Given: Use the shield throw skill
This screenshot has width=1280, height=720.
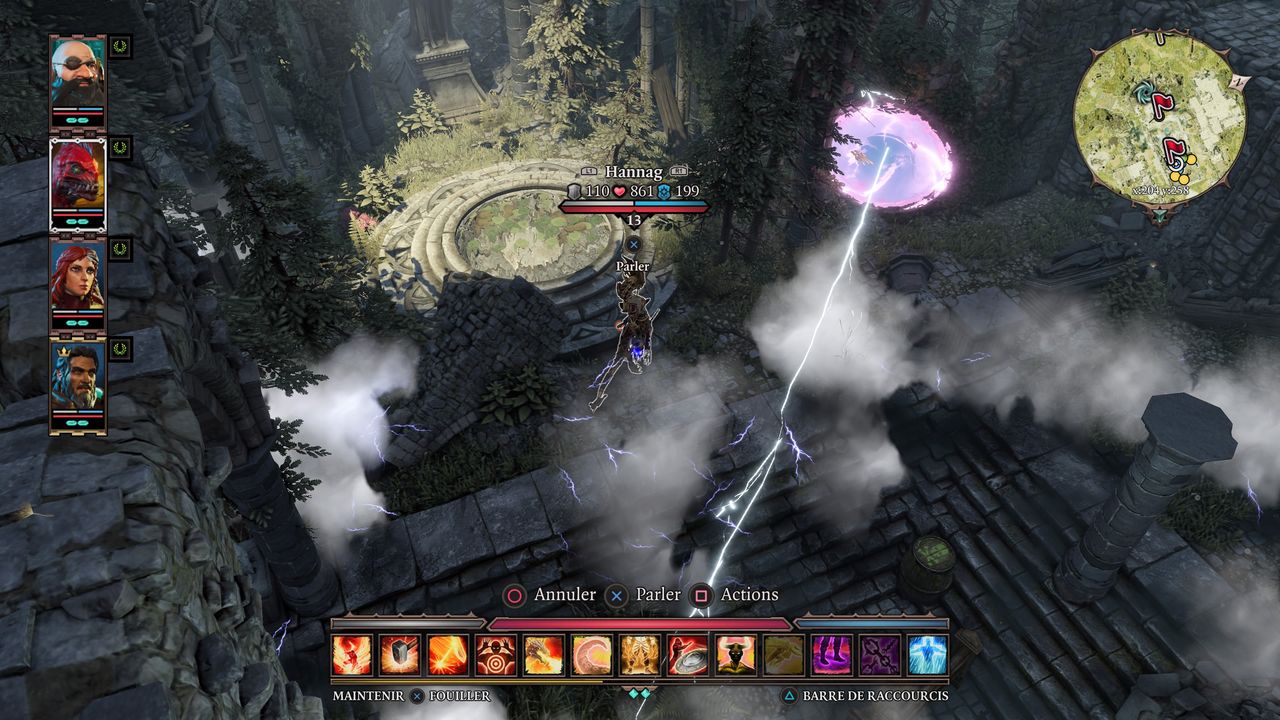Looking at the screenshot, I should (688, 655).
